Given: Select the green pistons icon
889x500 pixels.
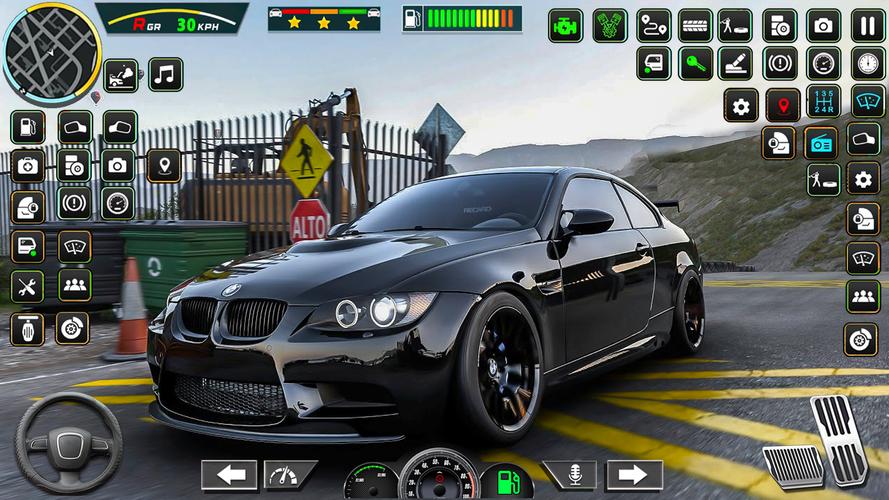Looking at the screenshot, I should click(609, 25).
